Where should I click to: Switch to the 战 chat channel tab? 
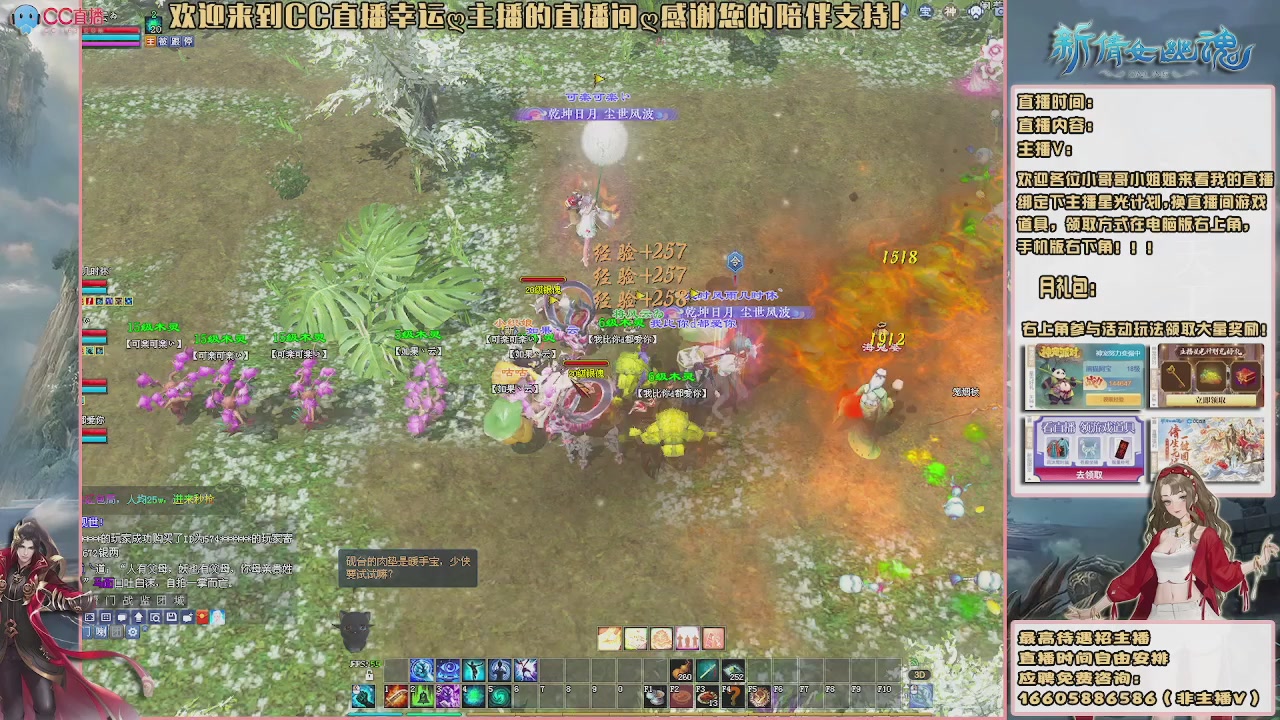pos(129,601)
